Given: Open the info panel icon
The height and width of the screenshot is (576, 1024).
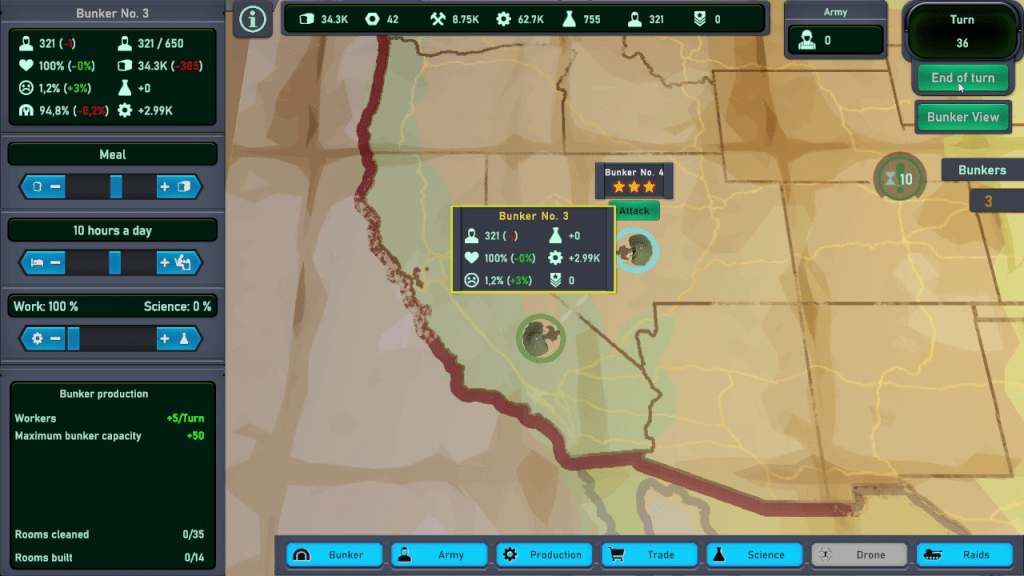Looking at the screenshot, I should [x=253, y=20].
